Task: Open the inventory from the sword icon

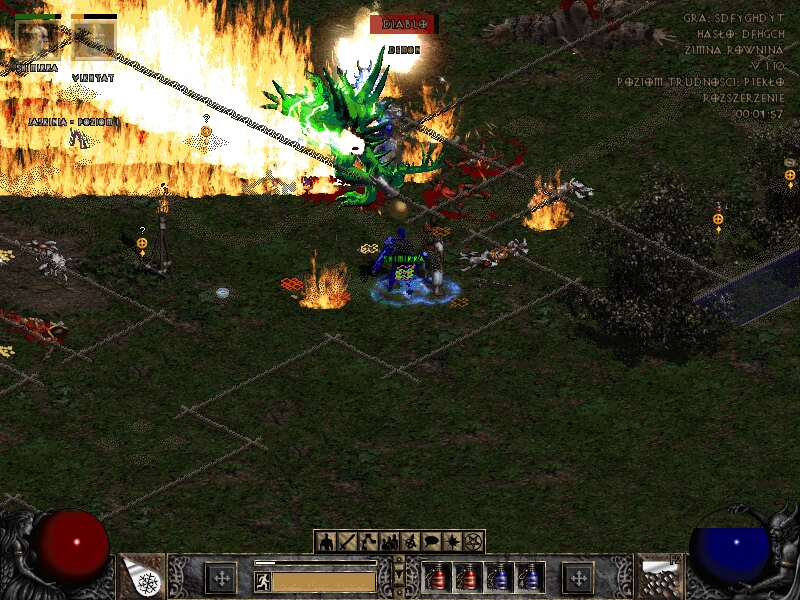Action: coord(347,542)
